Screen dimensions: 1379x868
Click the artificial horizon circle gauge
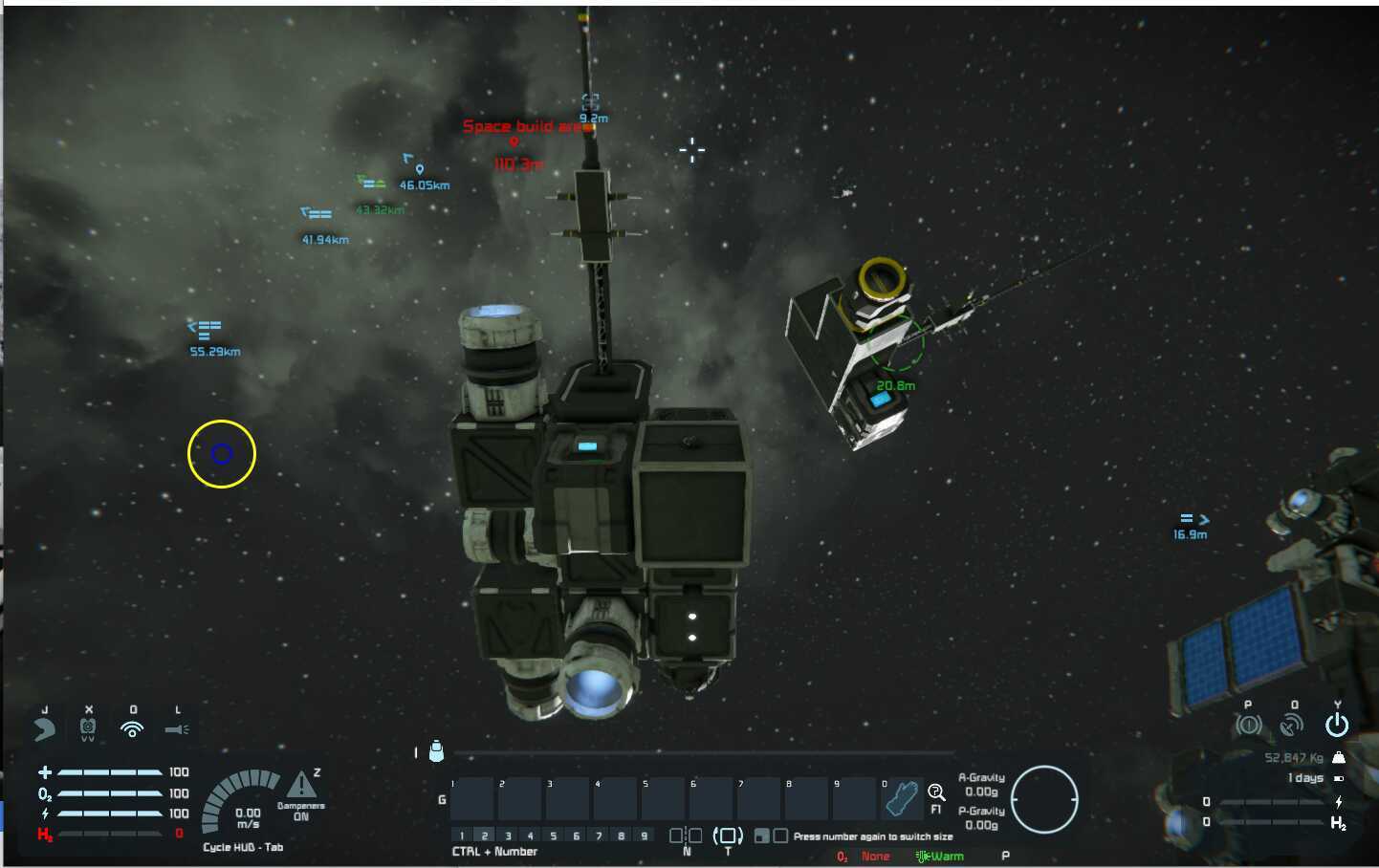pos(1044,800)
